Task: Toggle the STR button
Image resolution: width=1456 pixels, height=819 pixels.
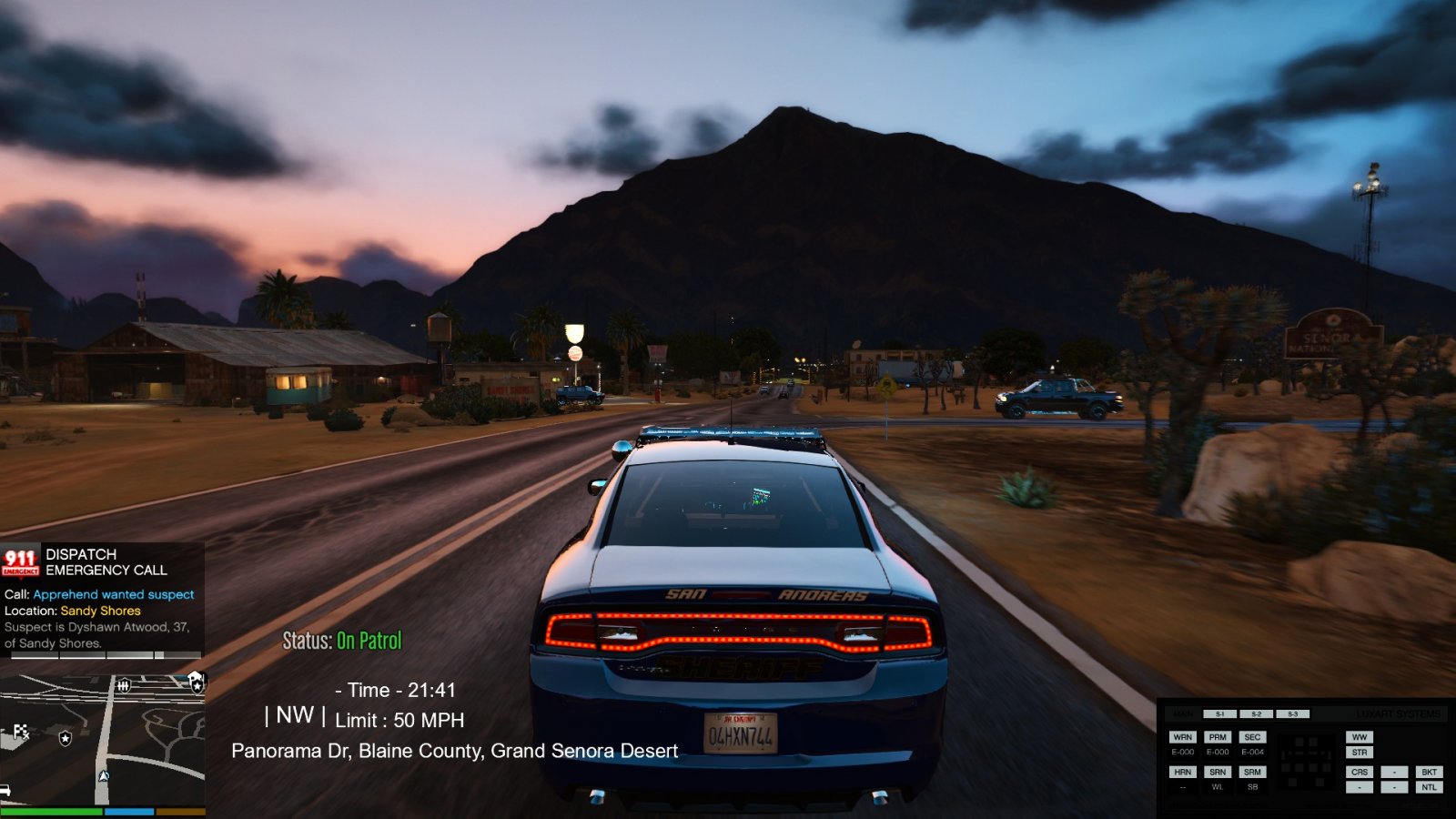Action: [1359, 753]
